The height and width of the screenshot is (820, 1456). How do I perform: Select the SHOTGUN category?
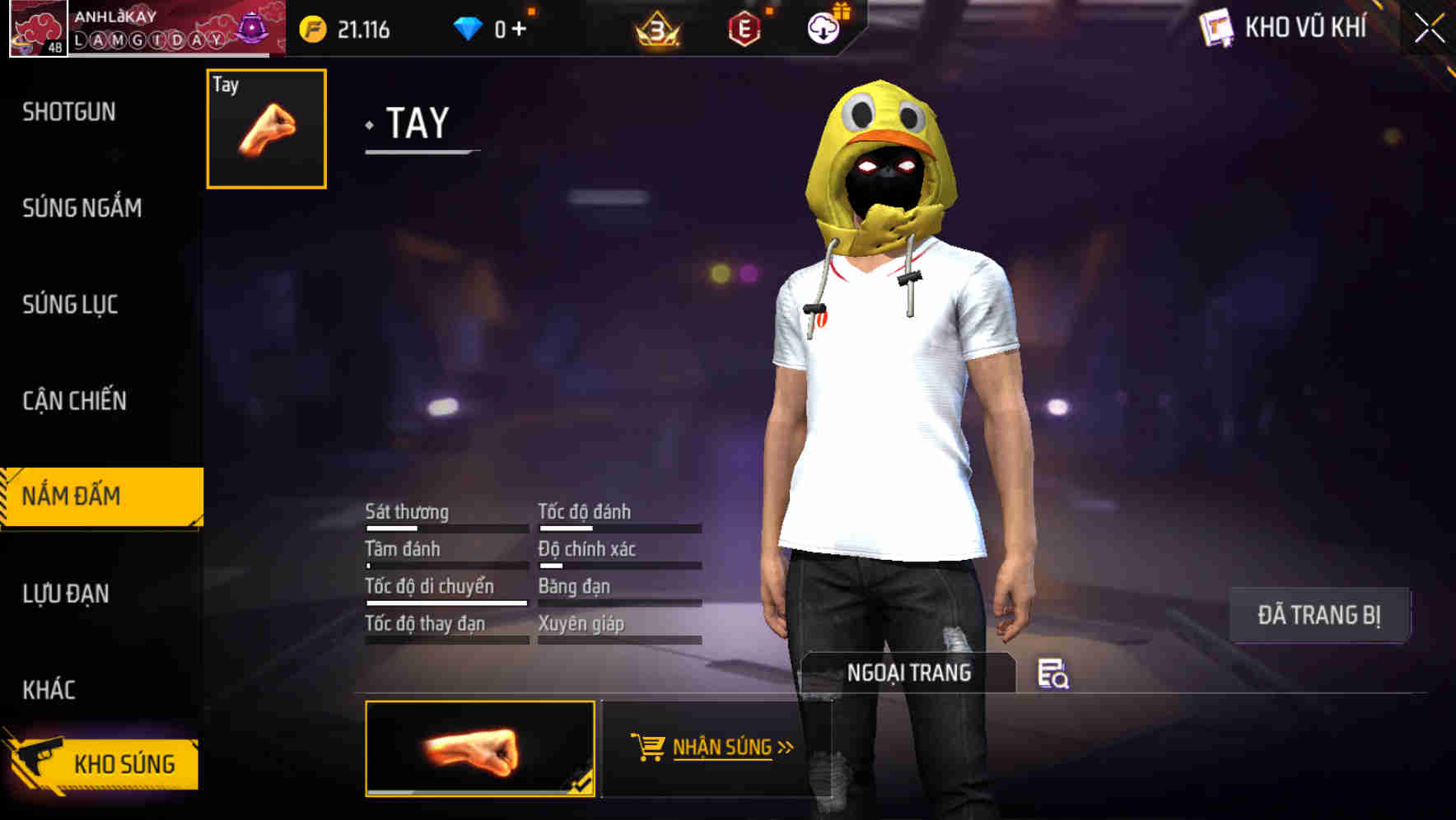tap(69, 111)
